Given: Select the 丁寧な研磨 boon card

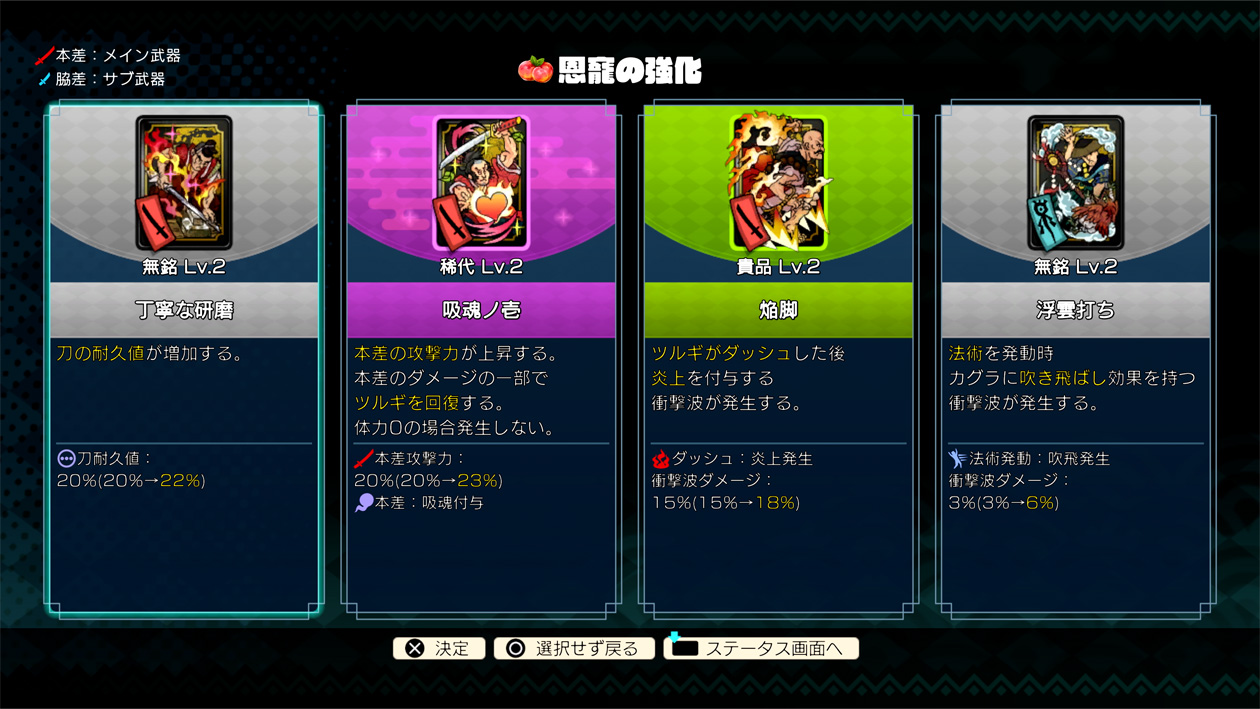Looking at the screenshot, I should point(183,360).
